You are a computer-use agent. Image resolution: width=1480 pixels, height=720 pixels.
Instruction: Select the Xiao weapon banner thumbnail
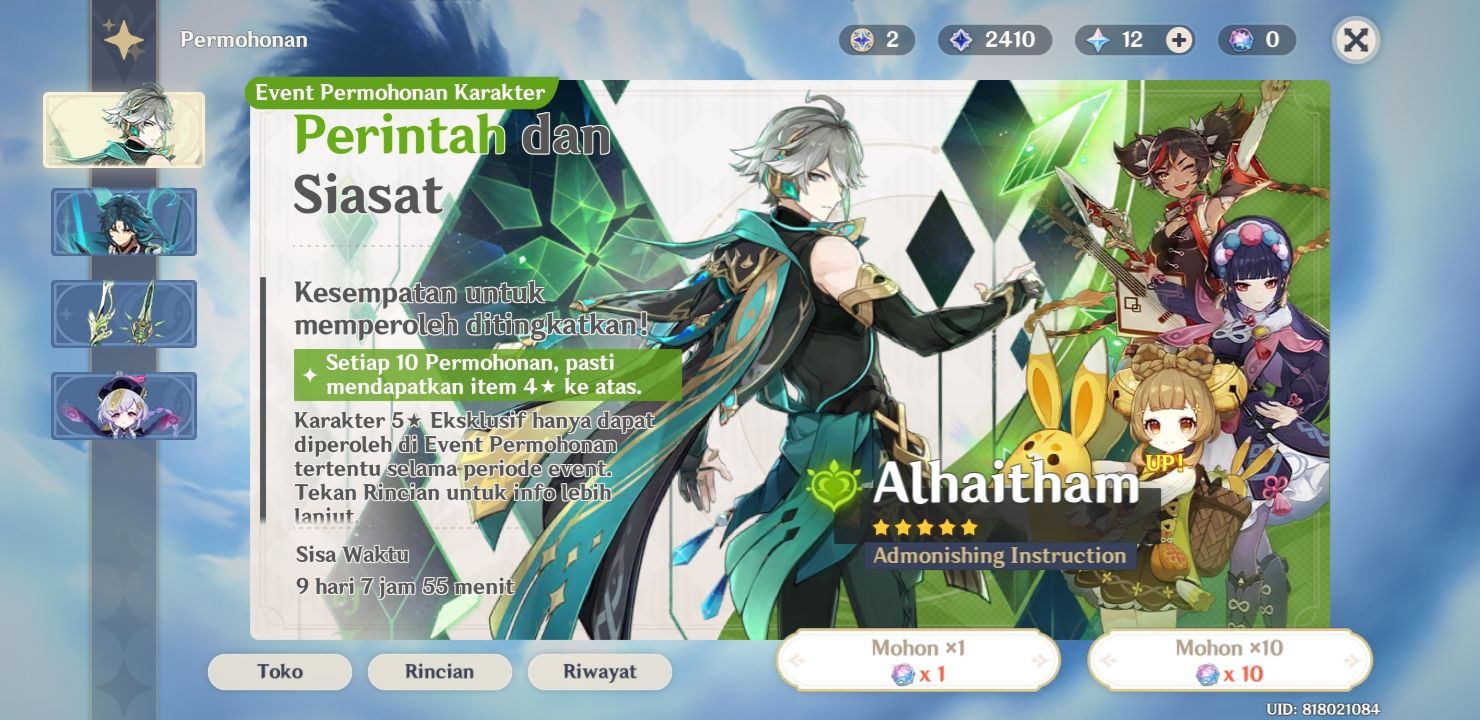pyautogui.click(x=124, y=222)
